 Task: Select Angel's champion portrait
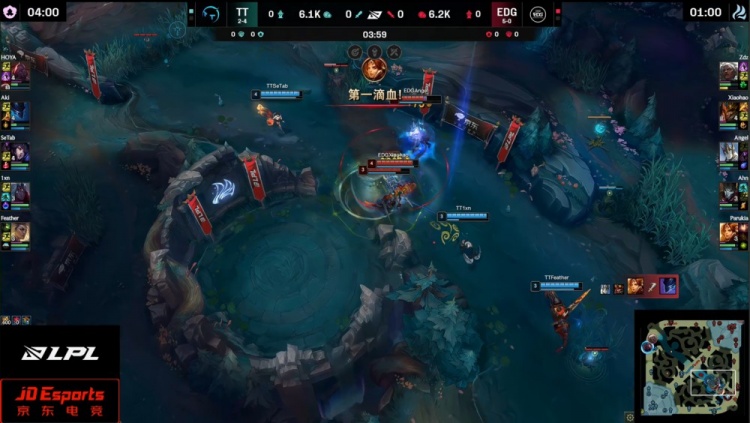pyautogui.click(x=728, y=153)
